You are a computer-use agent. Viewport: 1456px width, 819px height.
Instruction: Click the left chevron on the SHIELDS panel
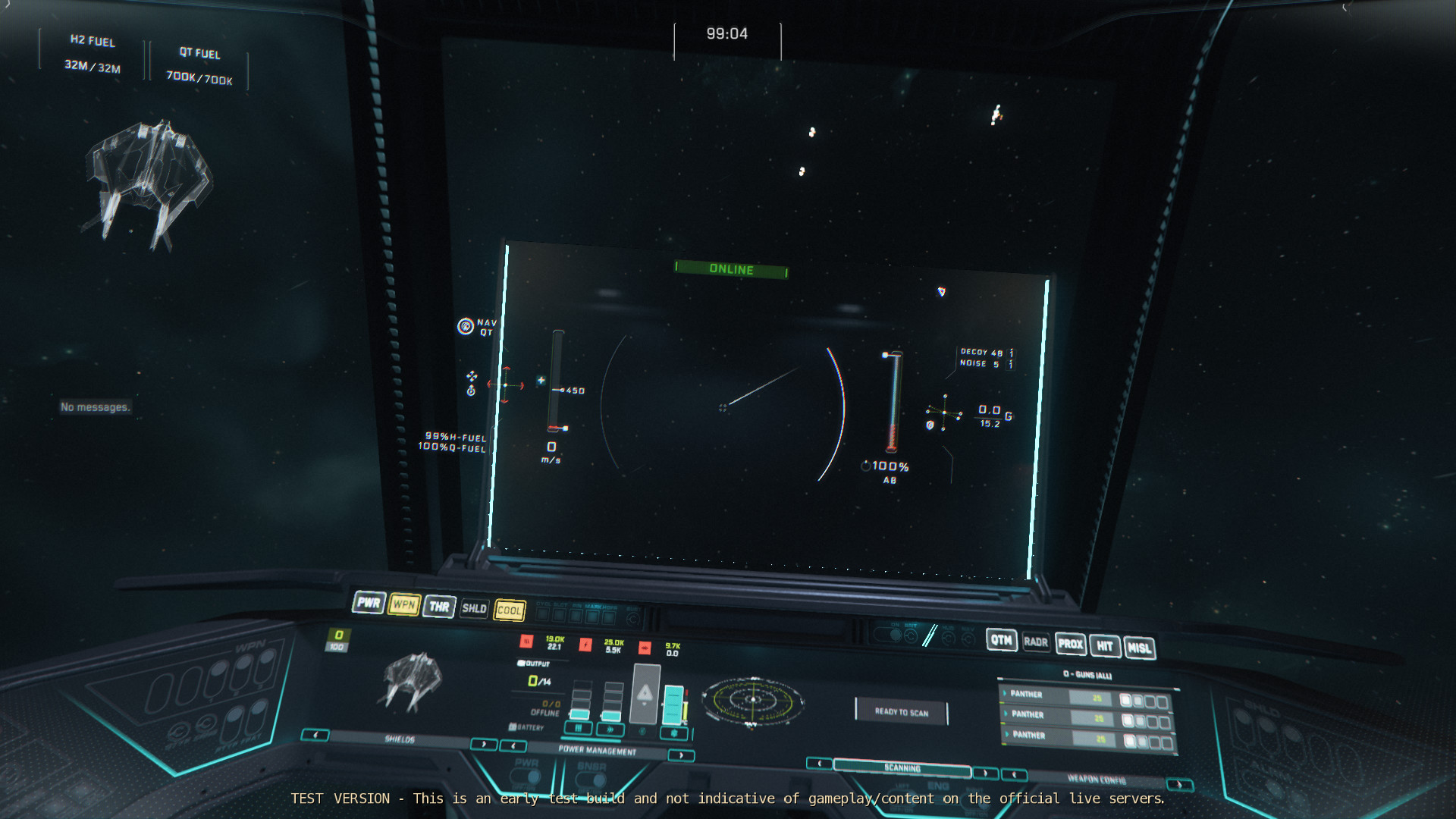pyautogui.click(x=315, y=733)
